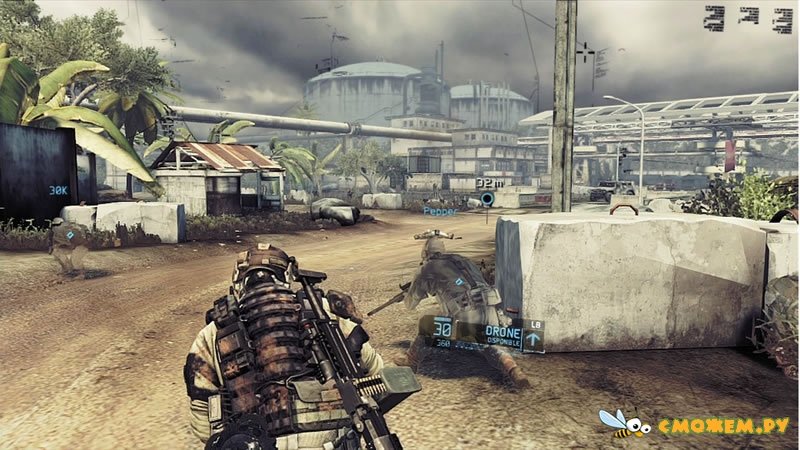Select the Drone Disponible gadget panel
Image resolution: width=800 pixels, height=450 pixels.
pos(503,335)
